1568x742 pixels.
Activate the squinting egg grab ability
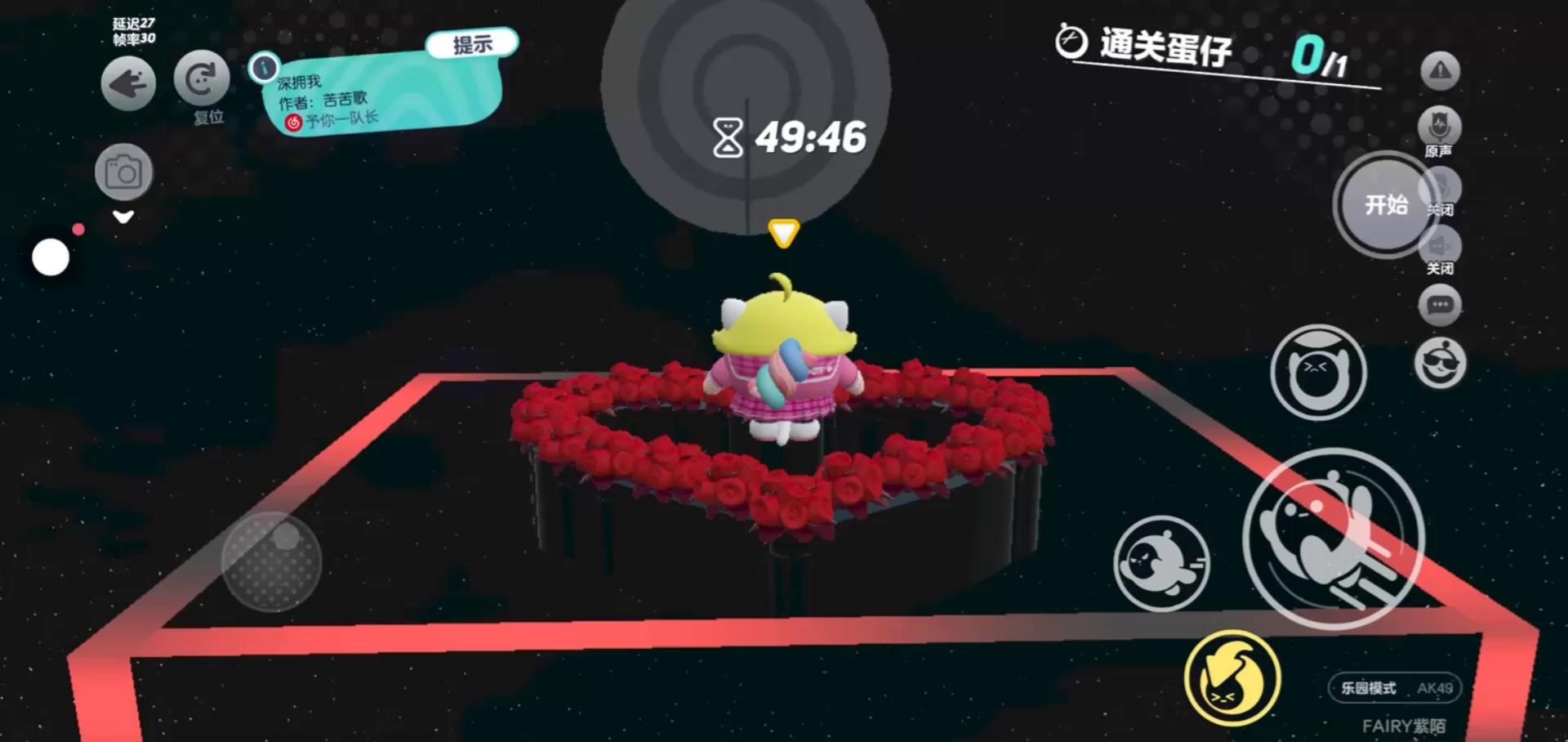pos(1317,373)
